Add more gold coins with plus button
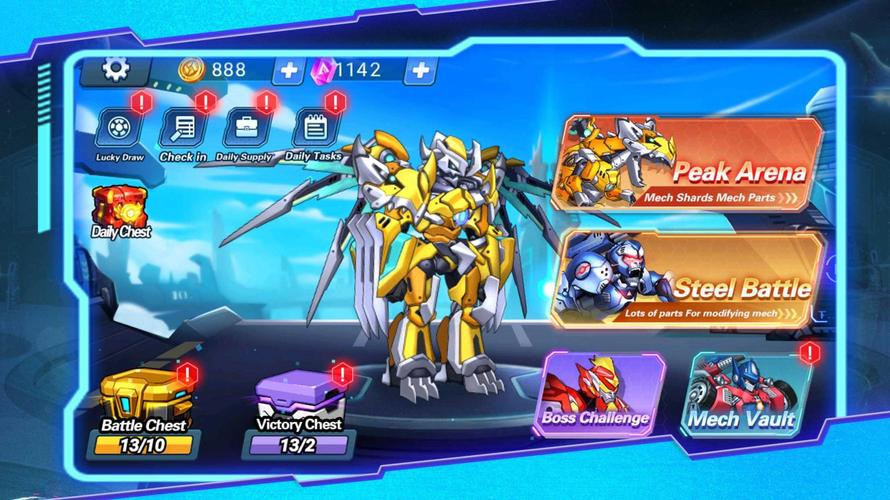The height and width of the screenshot is (500, 890). tap(288, 70)
